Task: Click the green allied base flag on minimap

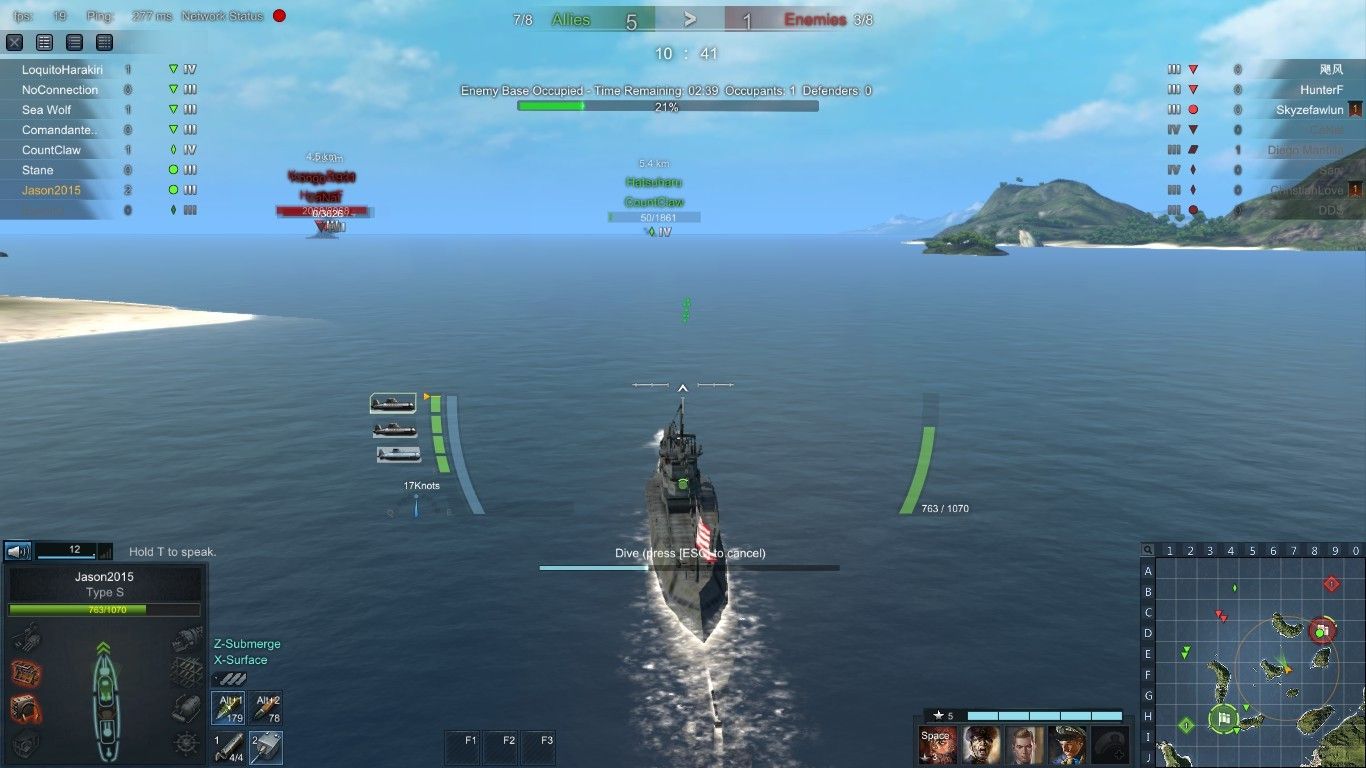Action: (x=1224, y=718)
